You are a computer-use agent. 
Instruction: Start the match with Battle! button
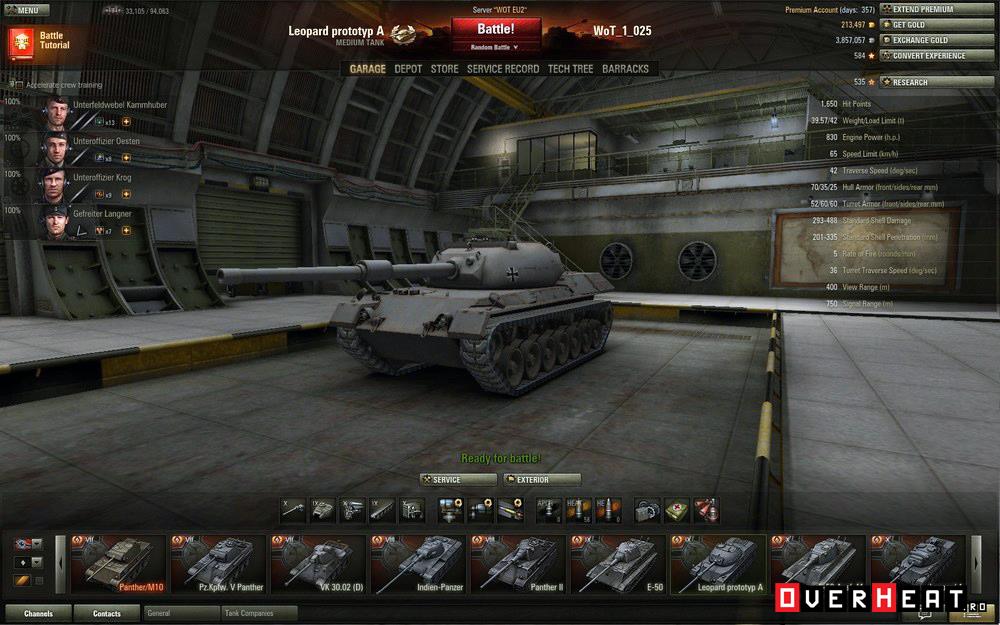(x=496, y=29)
